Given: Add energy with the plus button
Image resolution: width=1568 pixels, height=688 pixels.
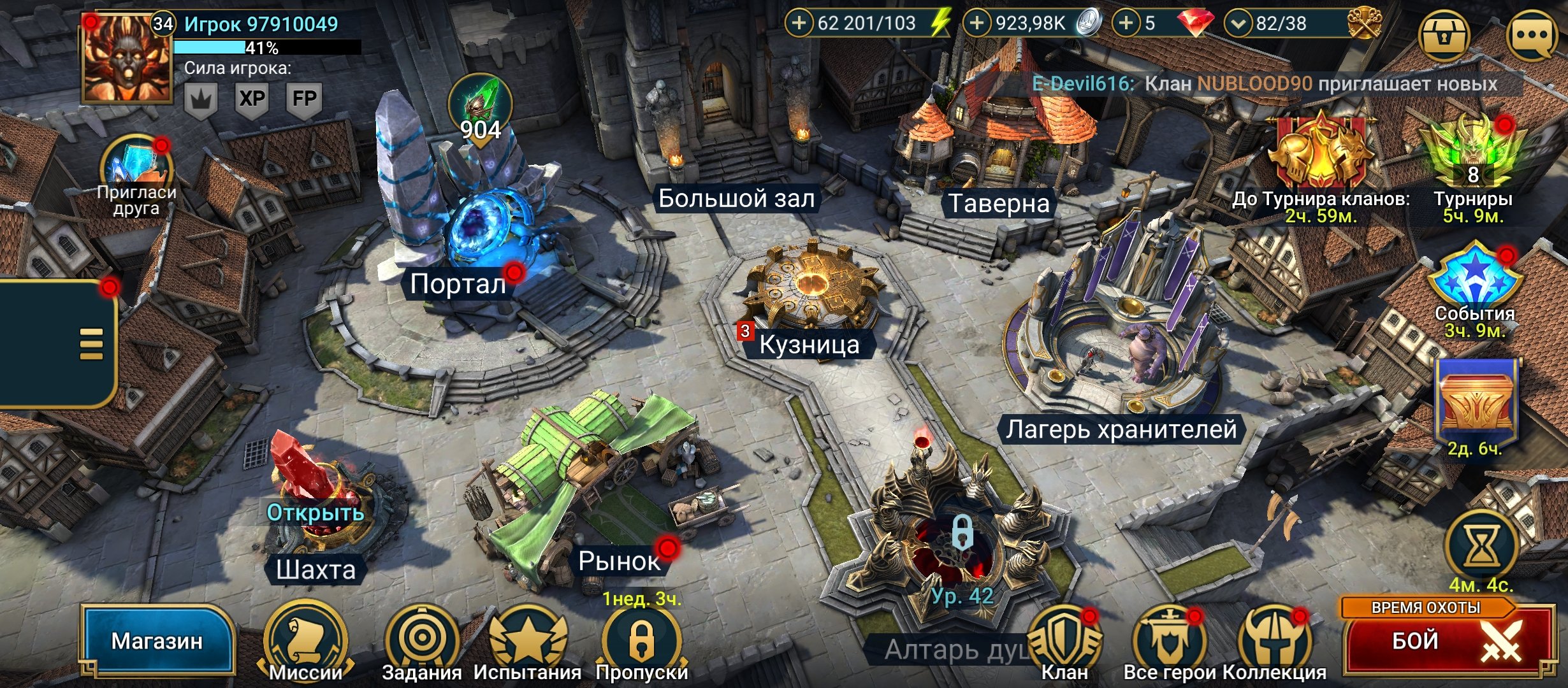Looking at the screenshot, I should [x=799, y=24].
